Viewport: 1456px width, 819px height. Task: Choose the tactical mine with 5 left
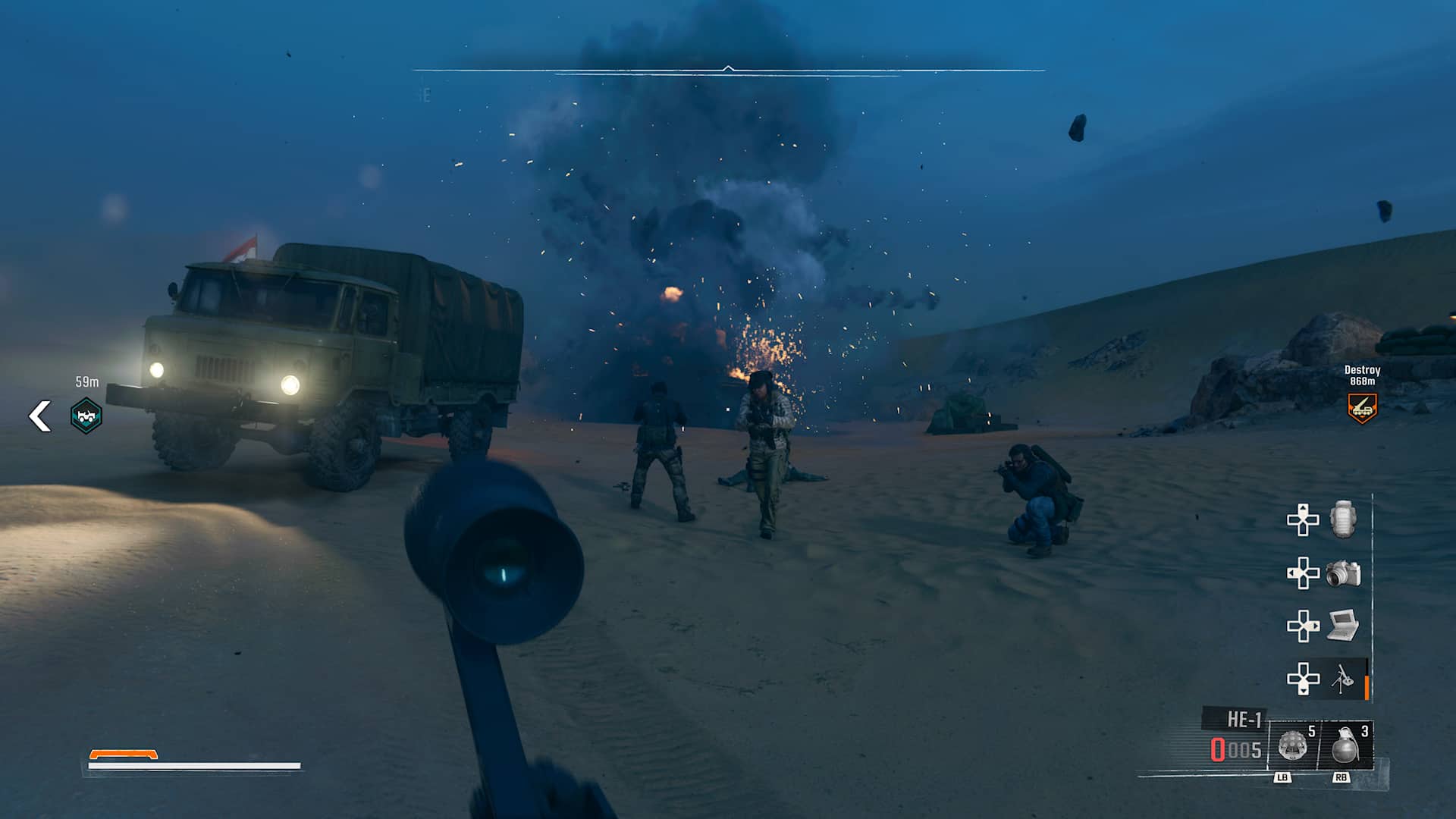(1294, 745)
